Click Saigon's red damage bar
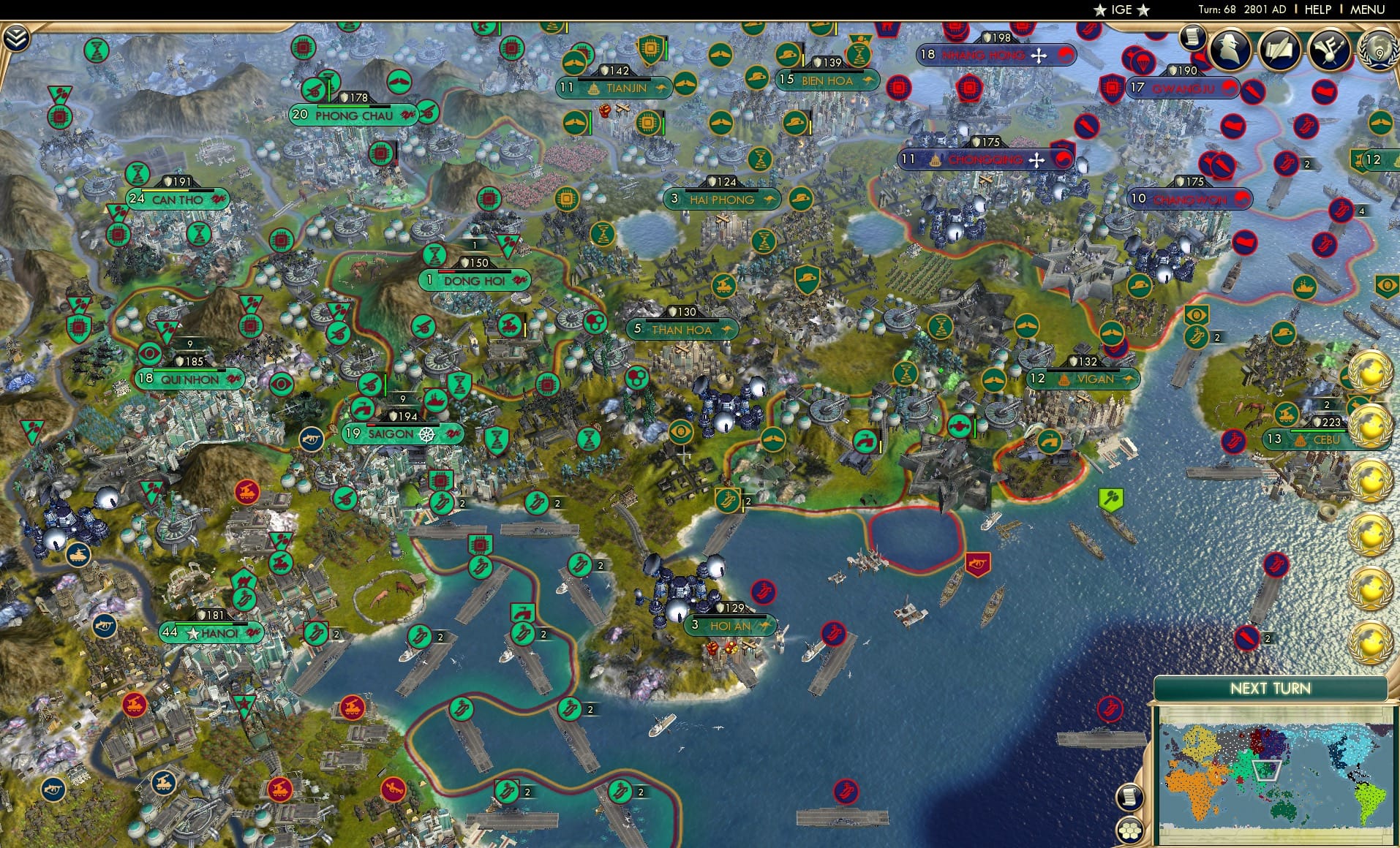 [x=371, y=425]
